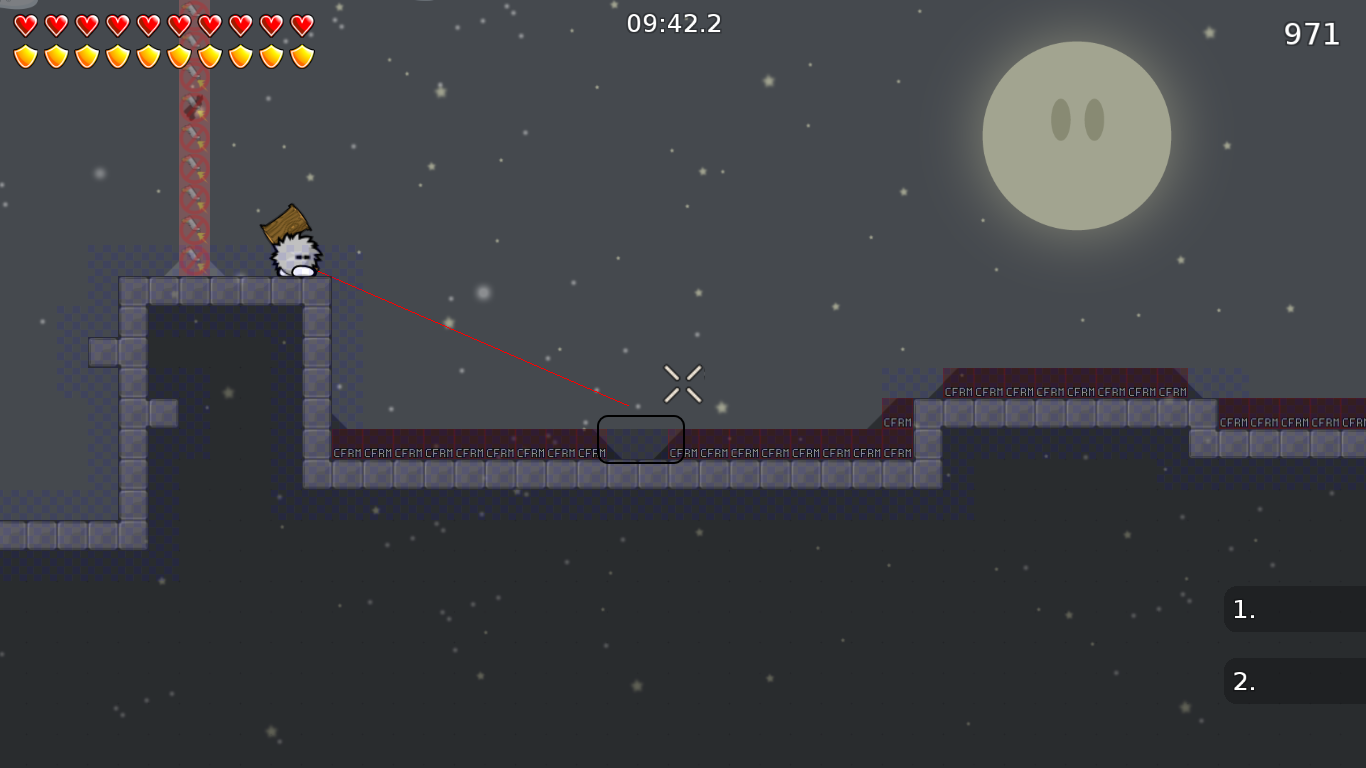Click the crosshair aiming reticle
The image size is (1366, 768).
click(x=683, y=382)
